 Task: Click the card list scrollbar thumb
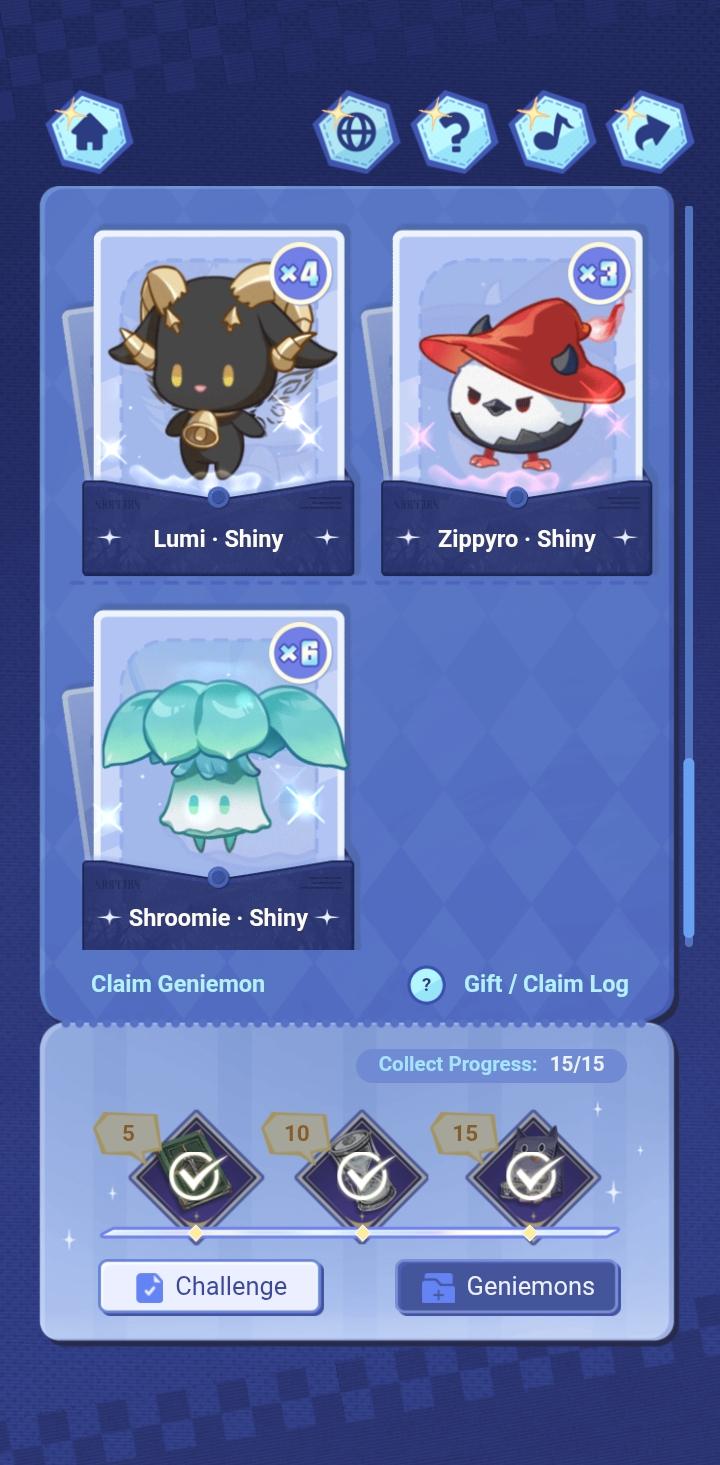pos(688,848)
